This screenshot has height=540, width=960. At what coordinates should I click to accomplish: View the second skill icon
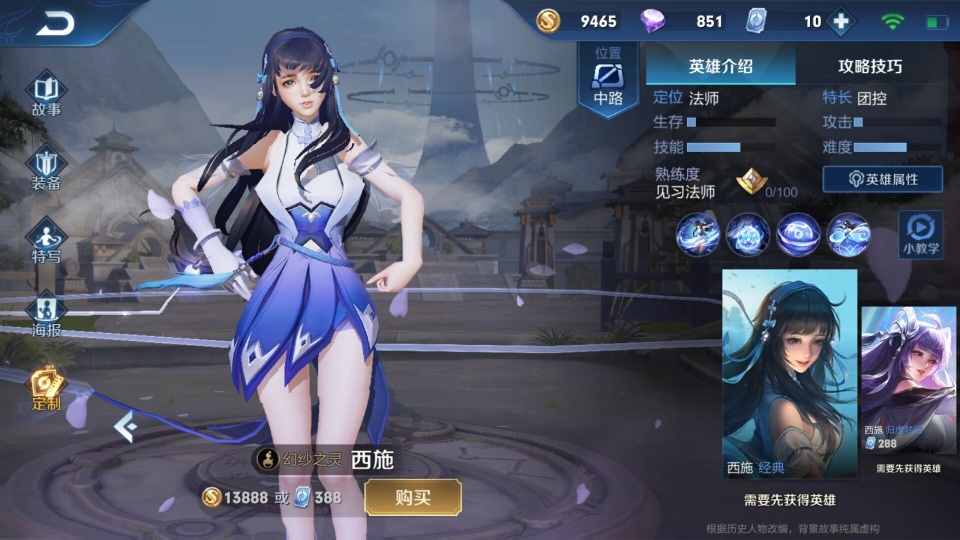point(748,234)
